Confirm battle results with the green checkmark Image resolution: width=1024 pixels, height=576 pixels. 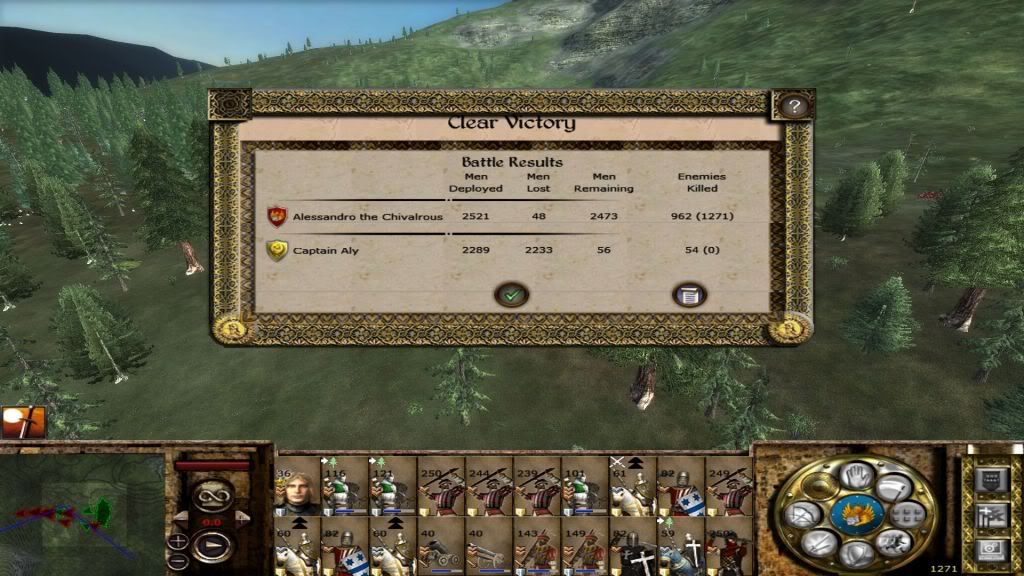[512, 295]
